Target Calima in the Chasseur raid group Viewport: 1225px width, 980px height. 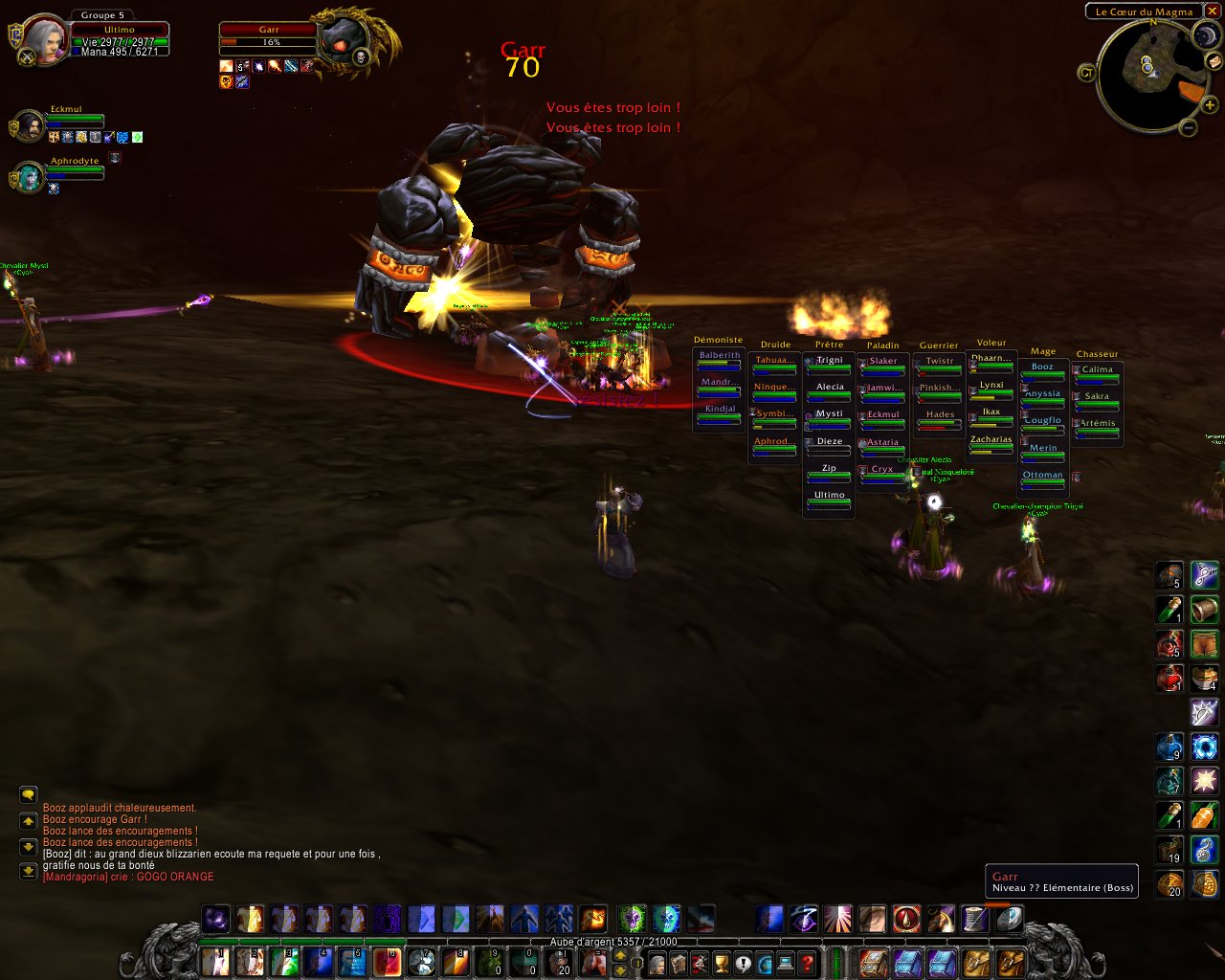1097,373
